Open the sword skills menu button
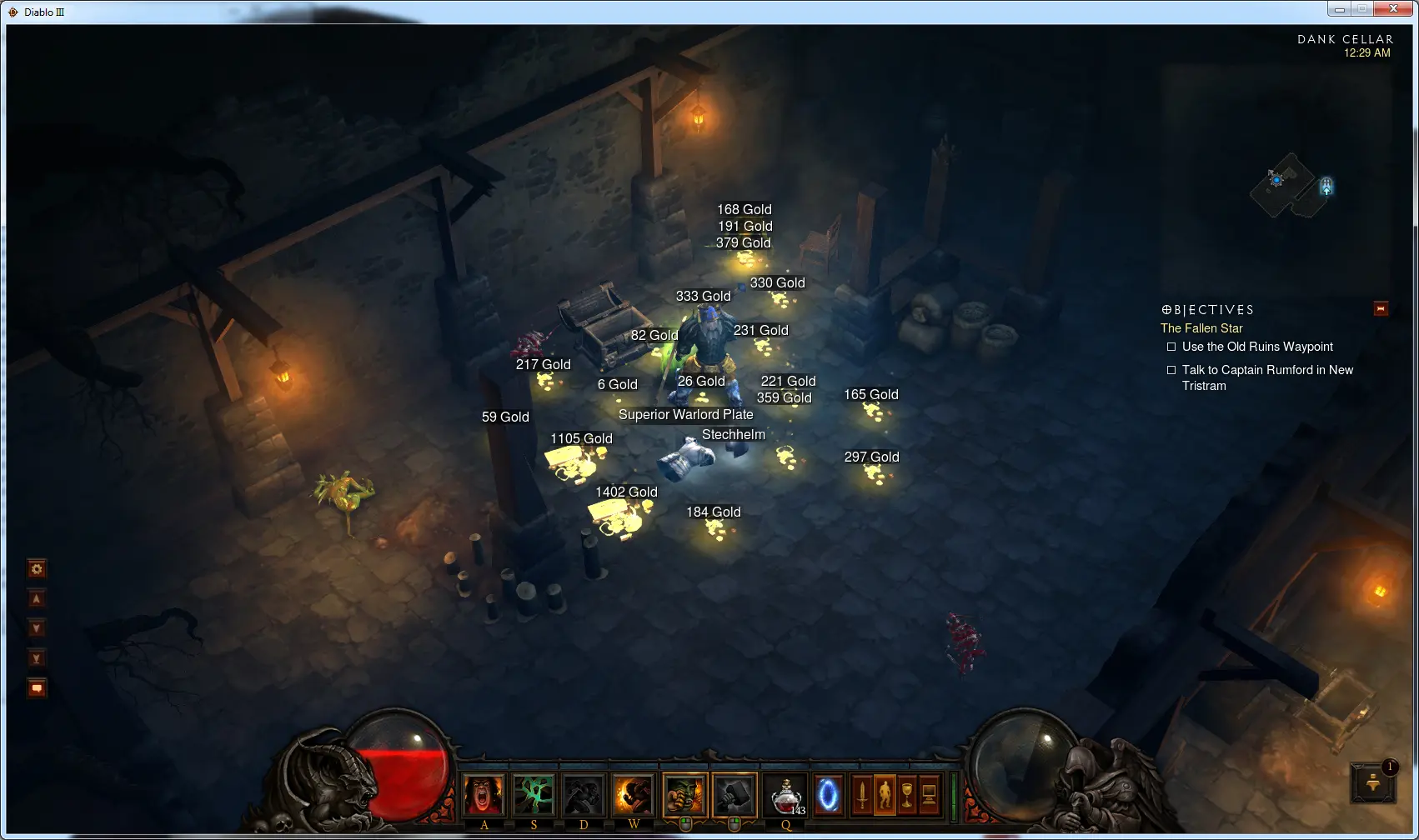1419x840 pixels. pyautogui.click(x=862, y=794)
